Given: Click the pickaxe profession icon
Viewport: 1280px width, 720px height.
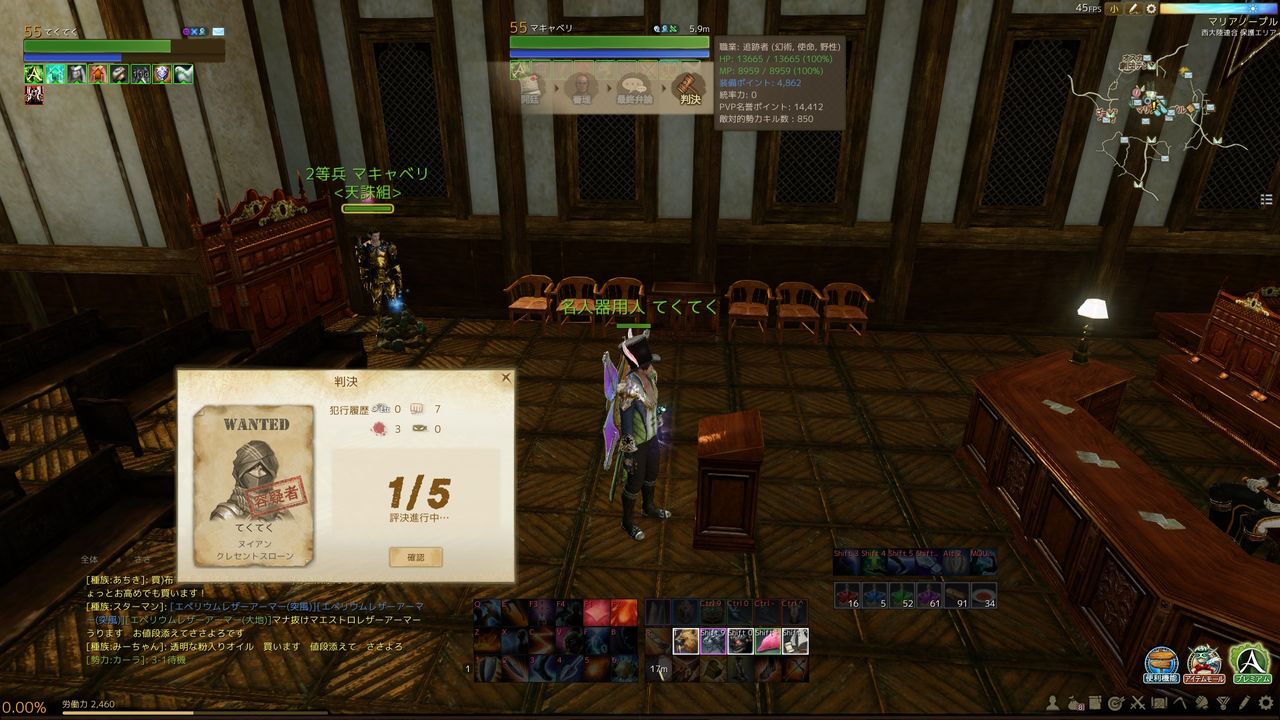Looking at the screenshot, I should [x=1180, y=701].
